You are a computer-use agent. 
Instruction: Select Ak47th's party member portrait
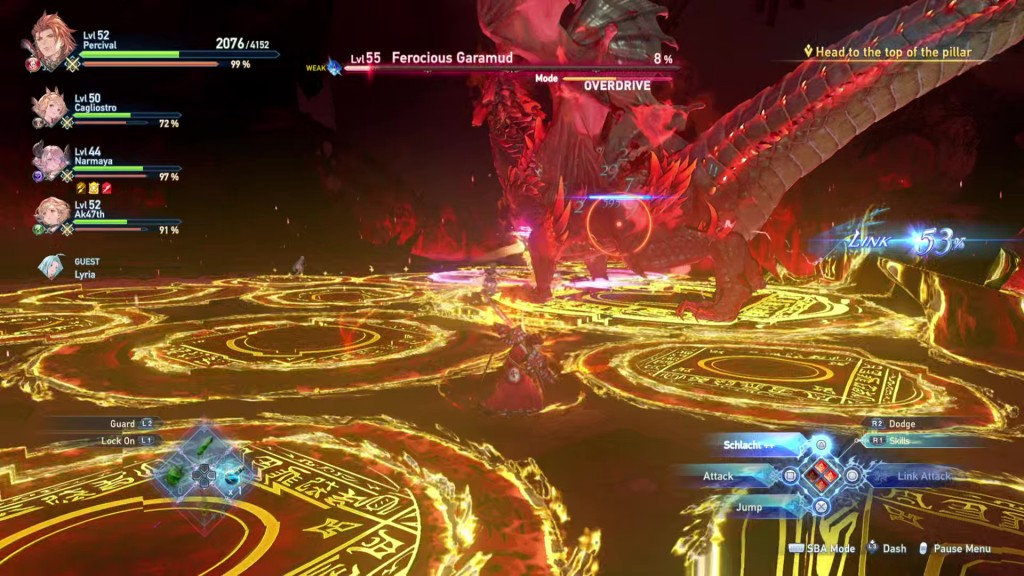[48, 214]
